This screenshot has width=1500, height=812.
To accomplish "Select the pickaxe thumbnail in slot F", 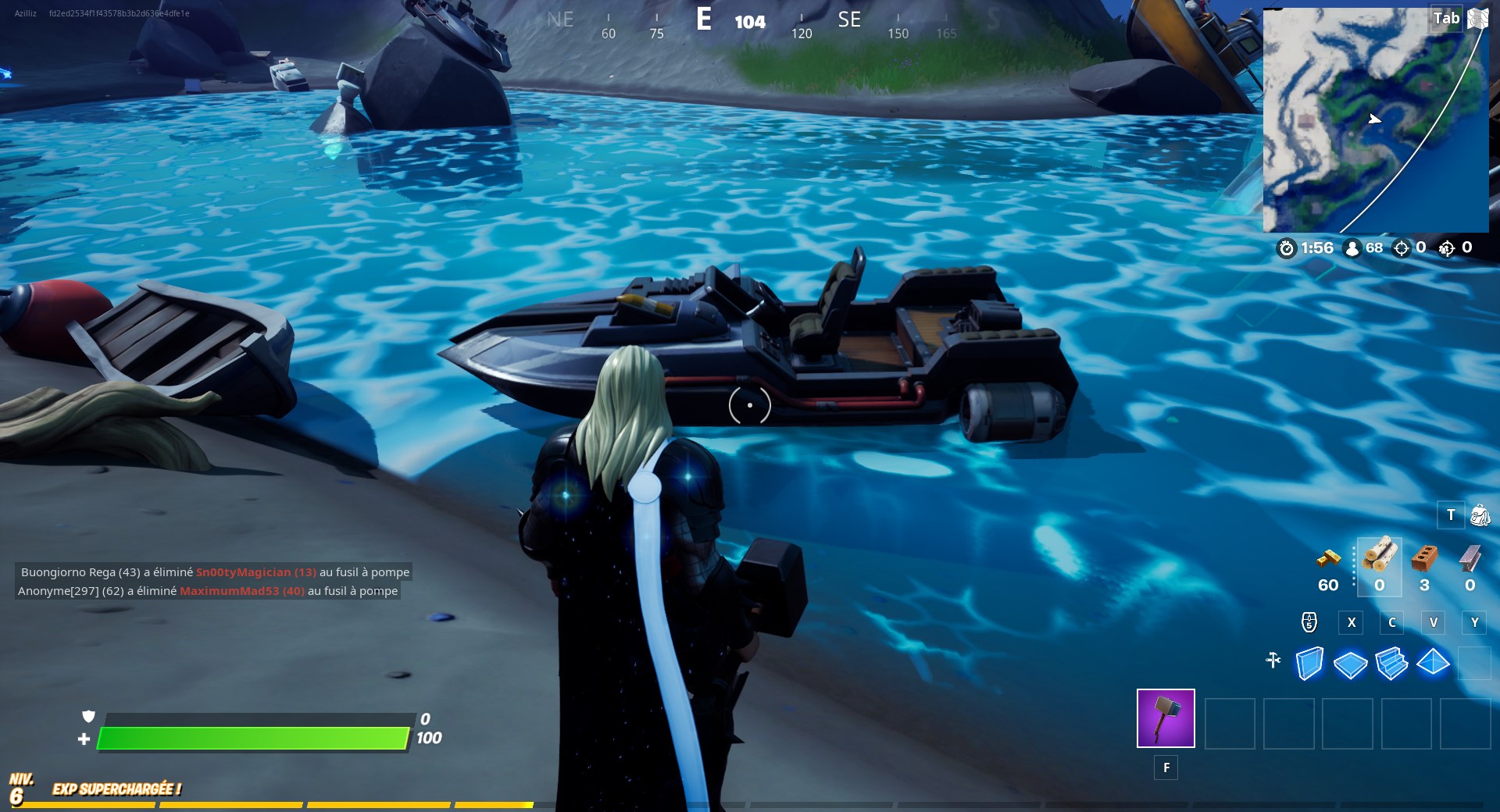I will pyautogui.click(x=1166, y=718).
